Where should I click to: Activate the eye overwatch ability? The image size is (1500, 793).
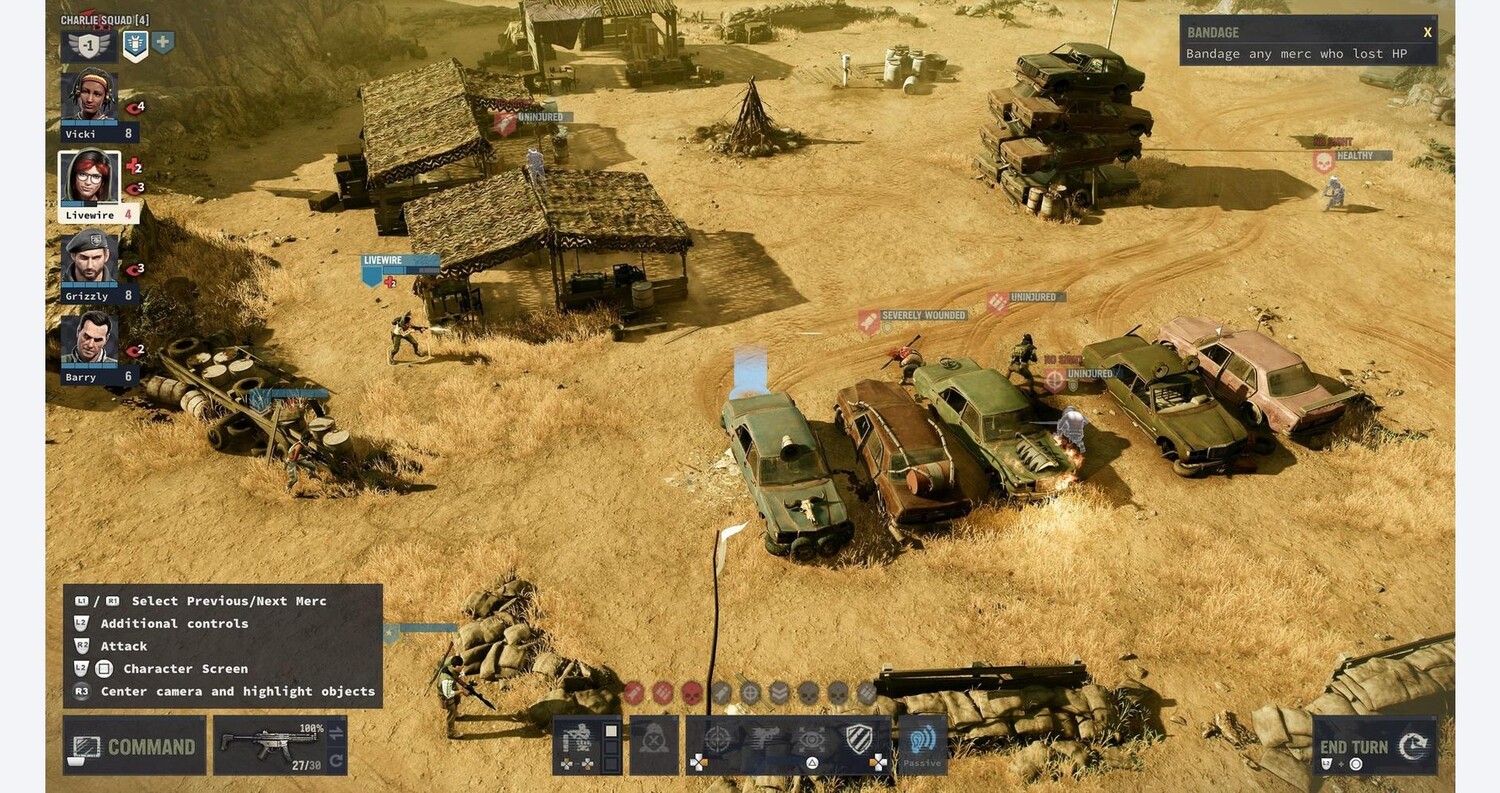tap(812, 740)
